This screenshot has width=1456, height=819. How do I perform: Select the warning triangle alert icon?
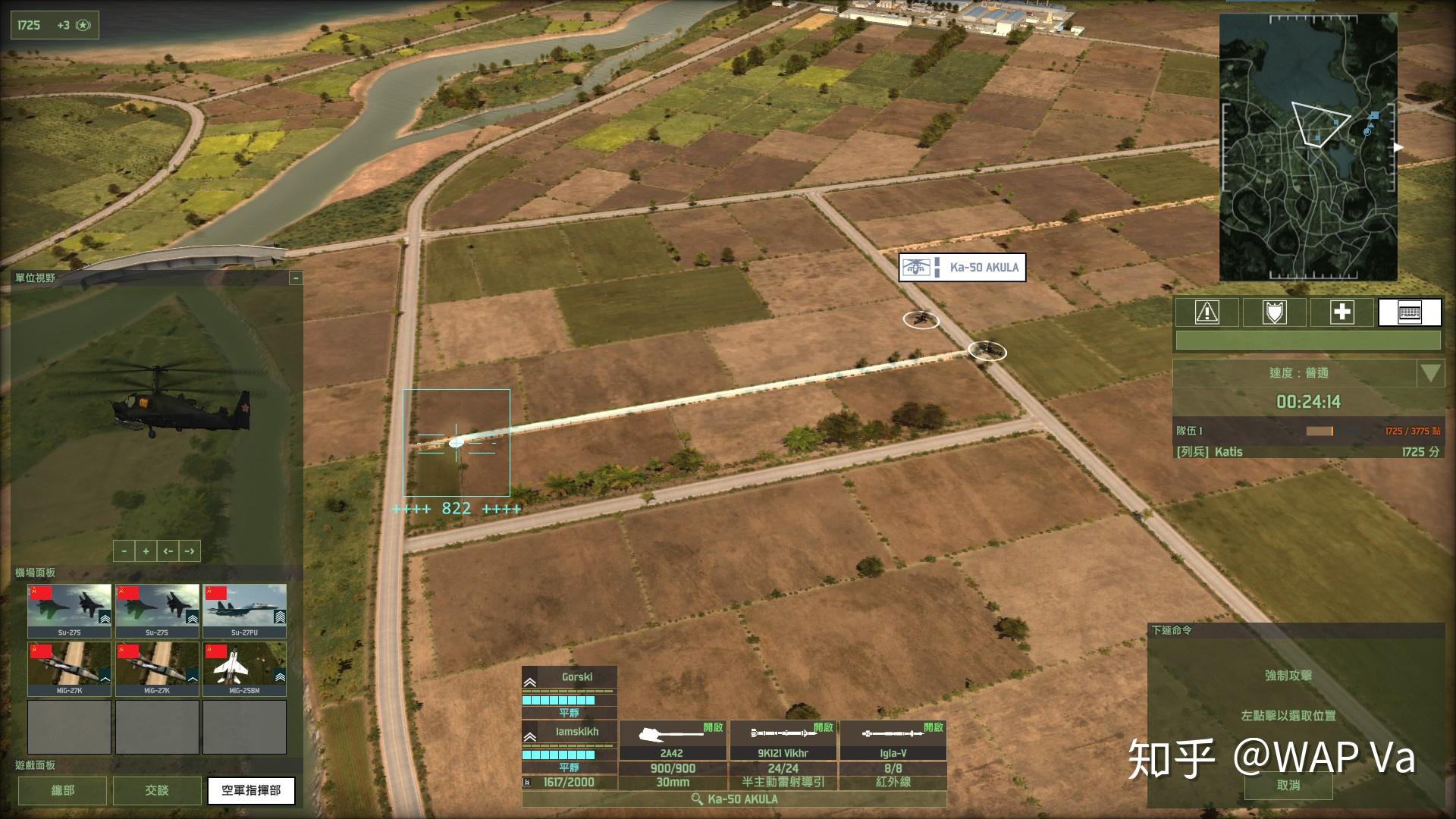point(1207,312)
